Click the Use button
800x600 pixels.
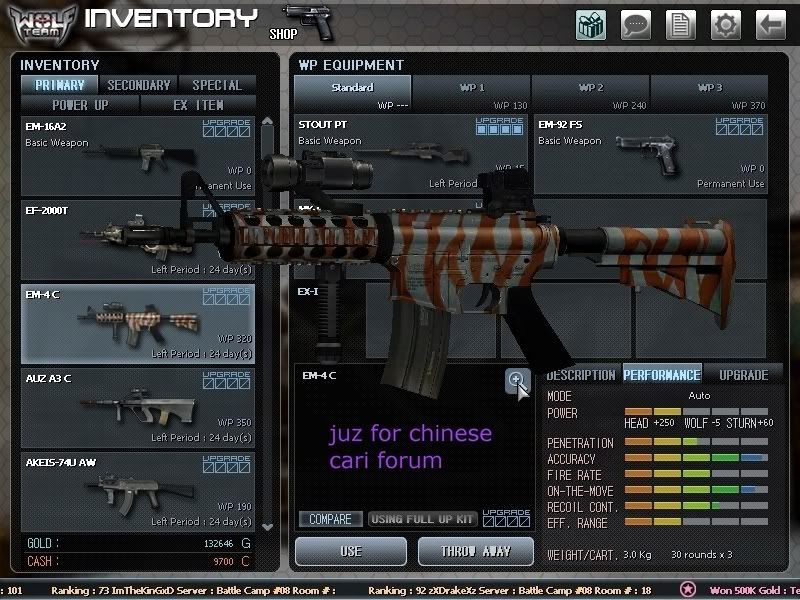pos(351,551)
